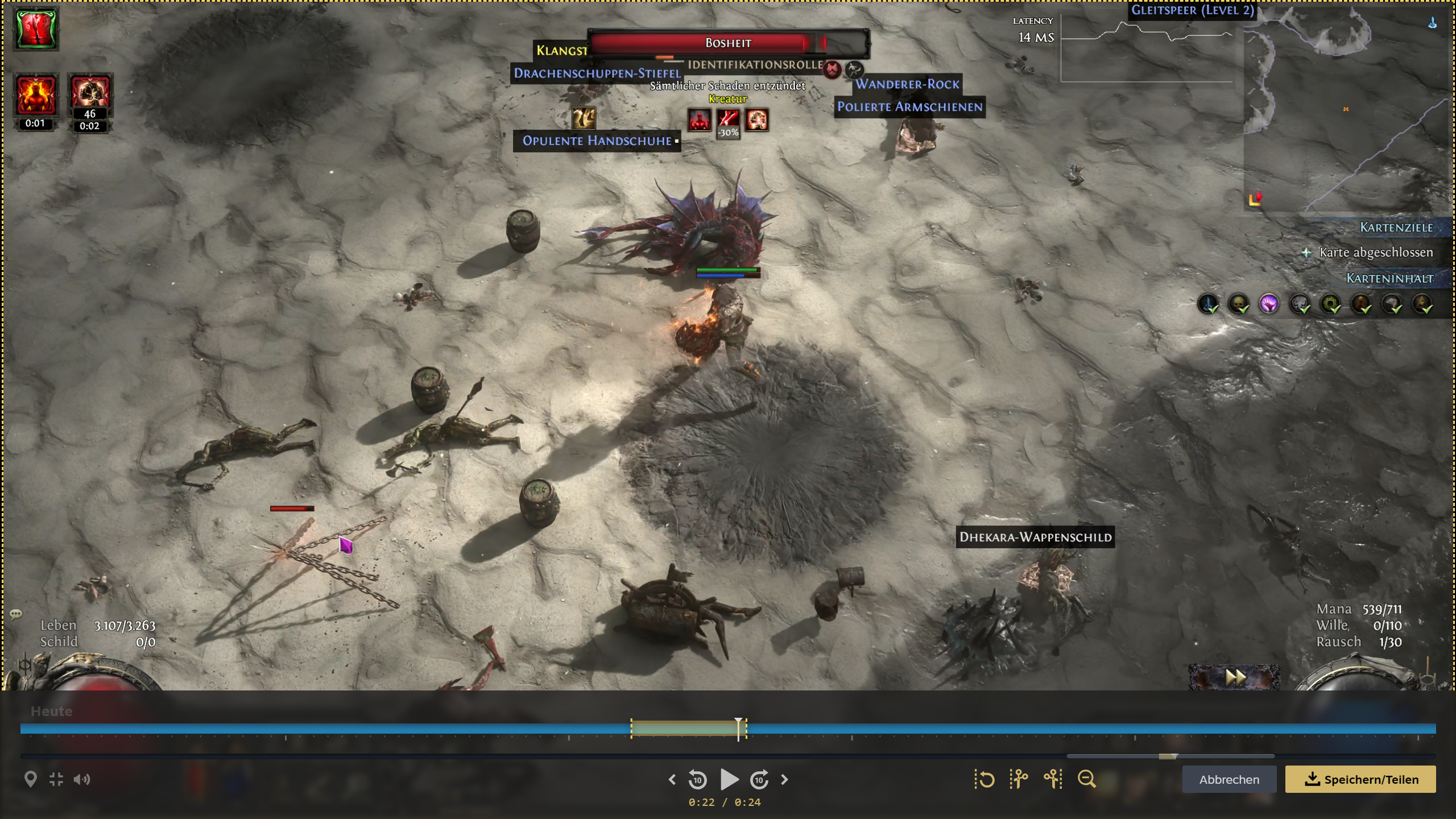Grab the Polierte Armschienen item label
The width and height of the screenshot is (1456, 819).
pos(909,107)
